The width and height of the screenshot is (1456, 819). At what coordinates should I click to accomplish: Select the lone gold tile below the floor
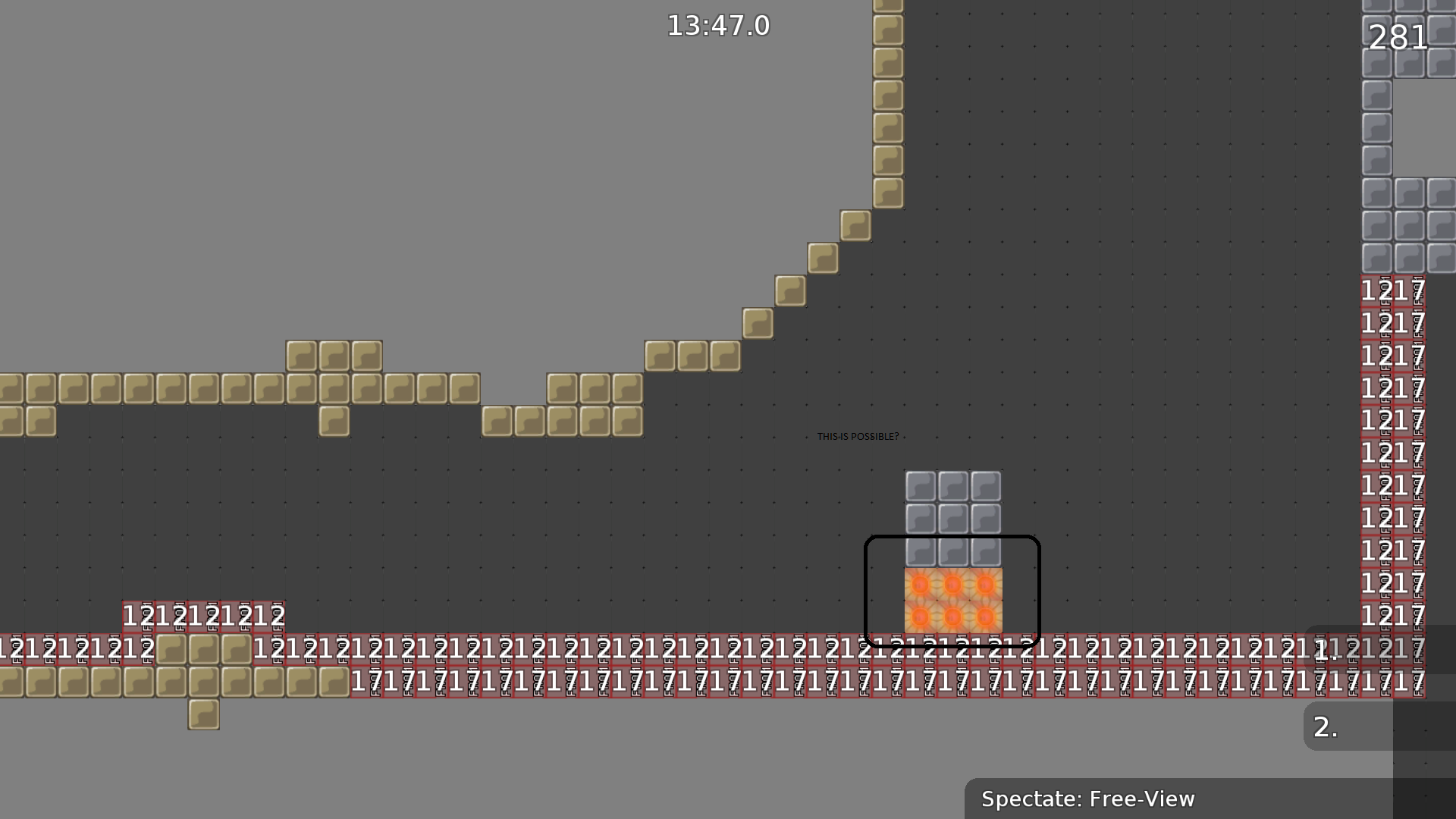203,716
